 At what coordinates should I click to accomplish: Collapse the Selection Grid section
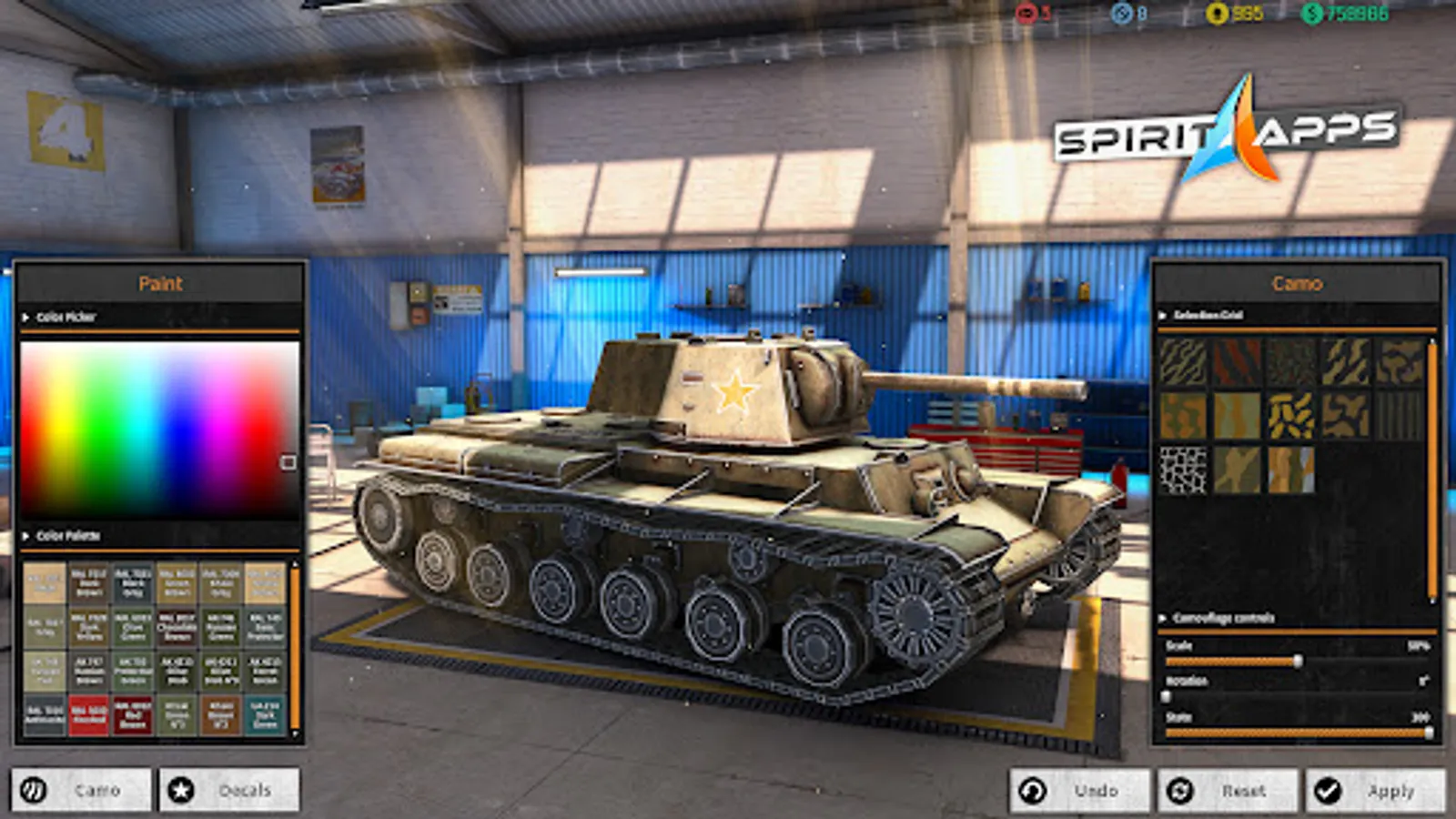[1163, 313]
